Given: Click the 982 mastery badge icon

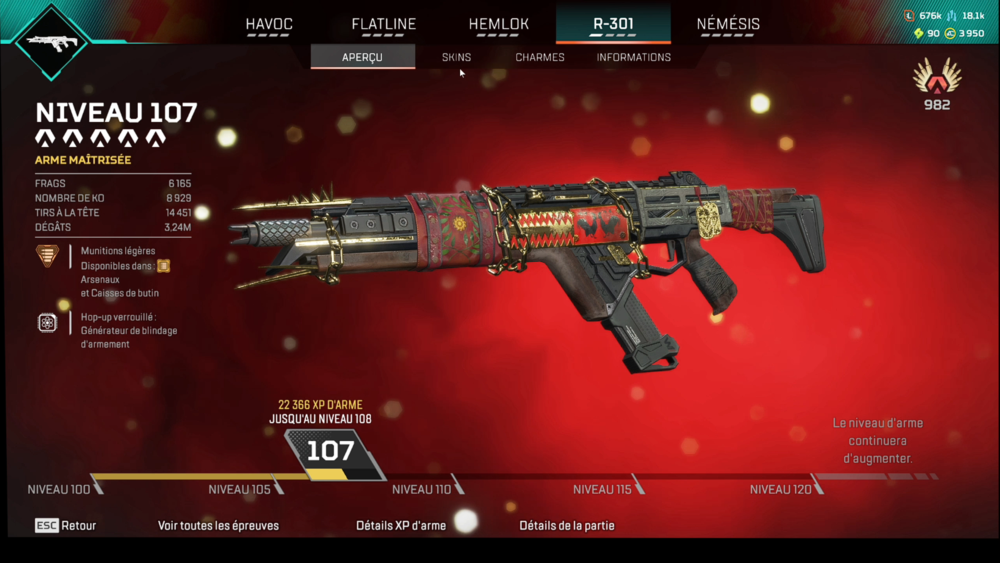Looking at the screenshot, I should pos(937,78).
